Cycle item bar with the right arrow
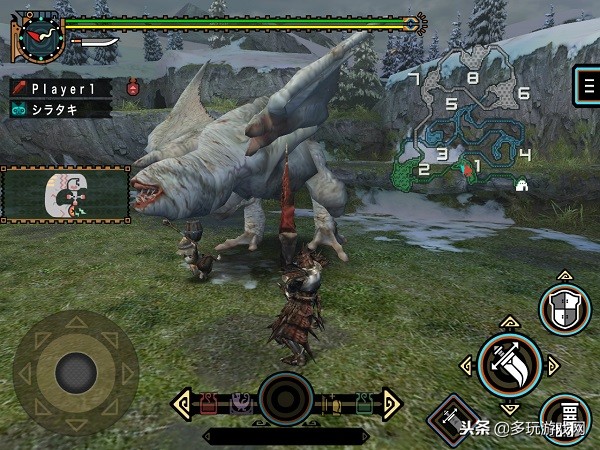This screenshot has height=450, width=600. click(x=391, y=404)
